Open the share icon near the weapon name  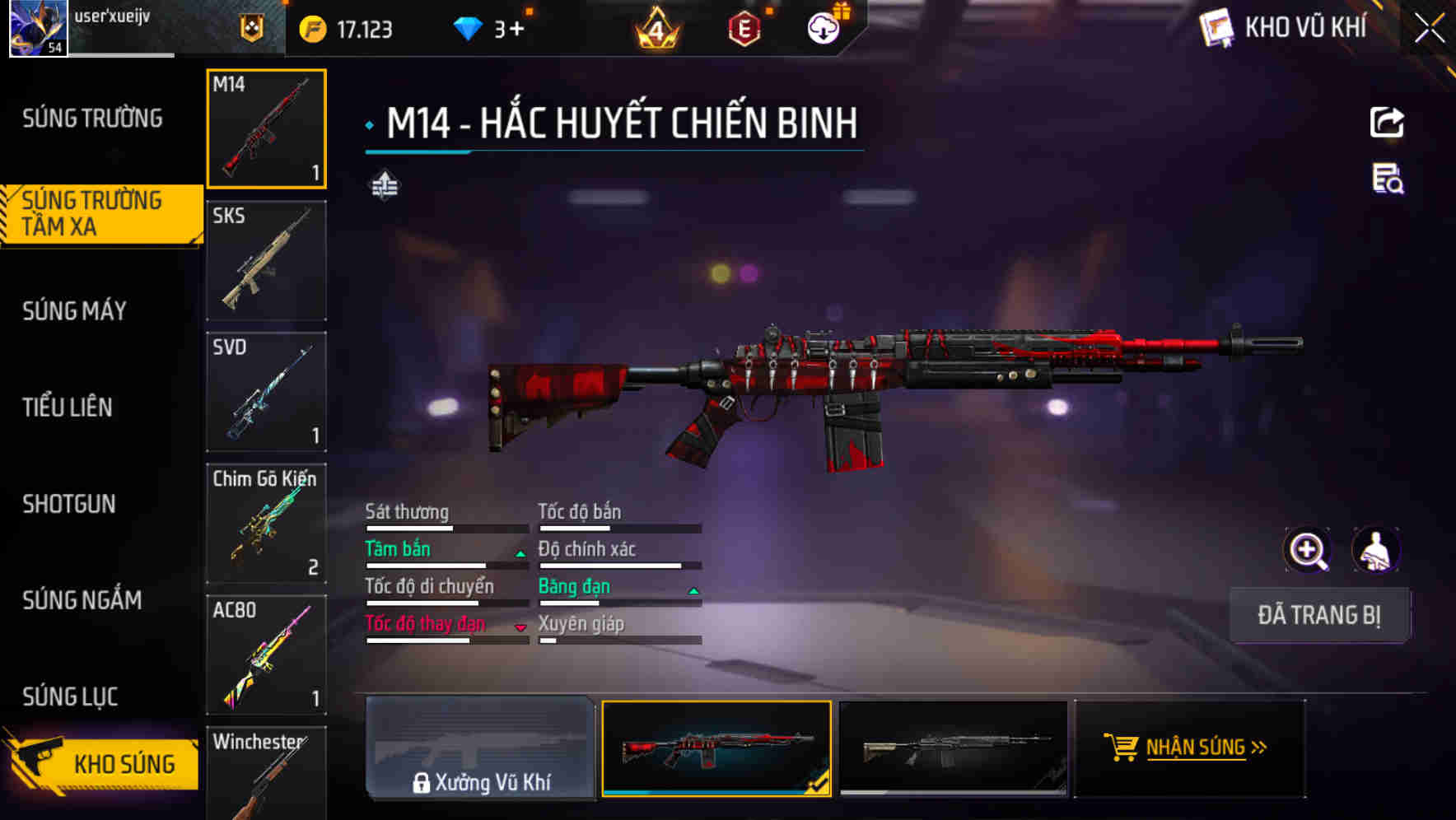pos(1388,122)
